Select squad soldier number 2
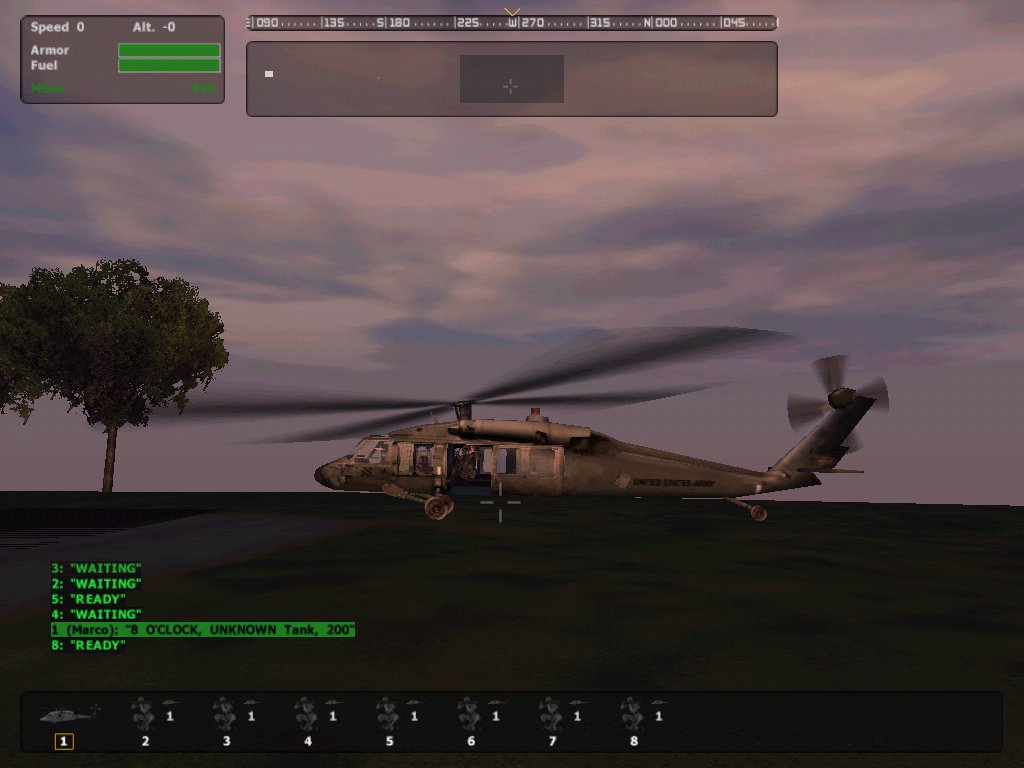 pos(145,716)
